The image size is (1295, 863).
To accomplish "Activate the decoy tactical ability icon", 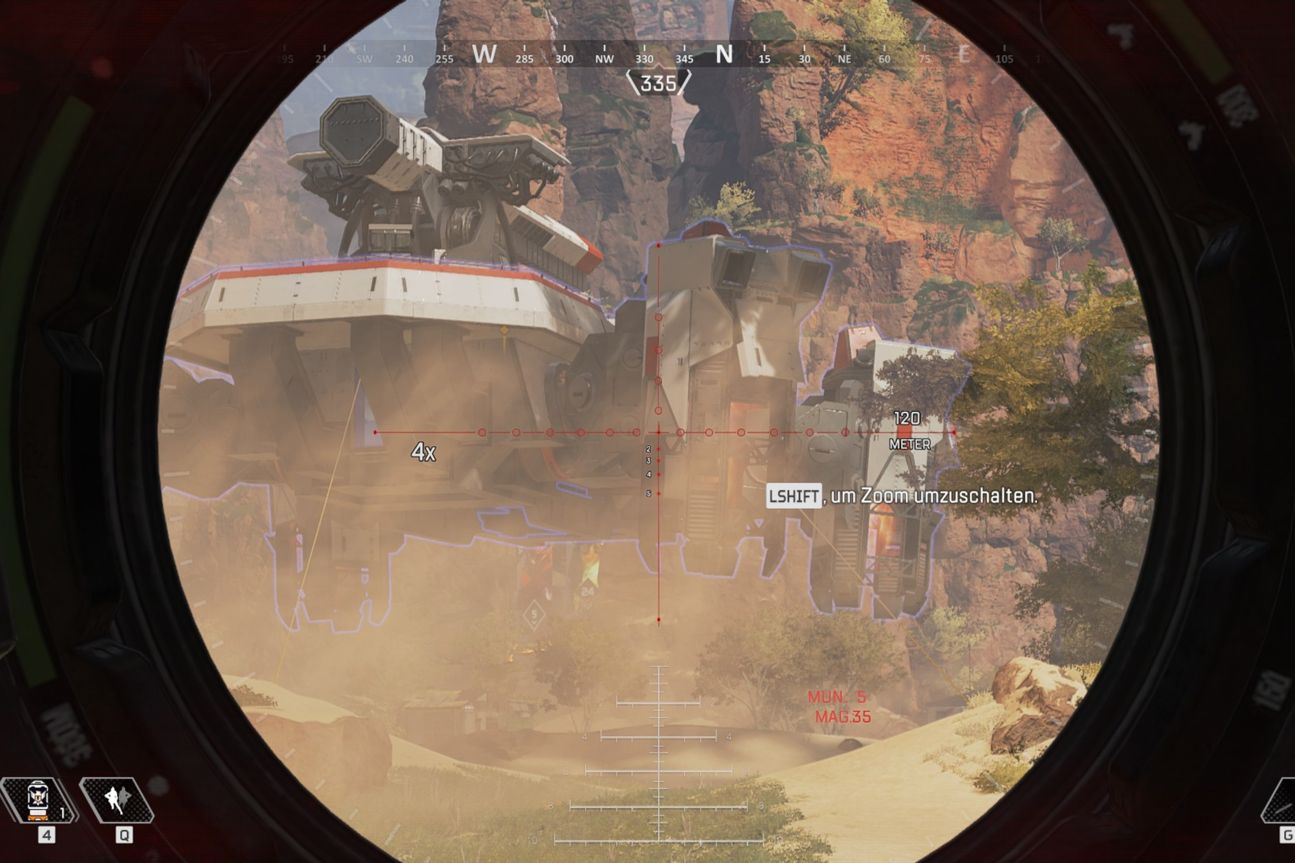I will [118, 801].
